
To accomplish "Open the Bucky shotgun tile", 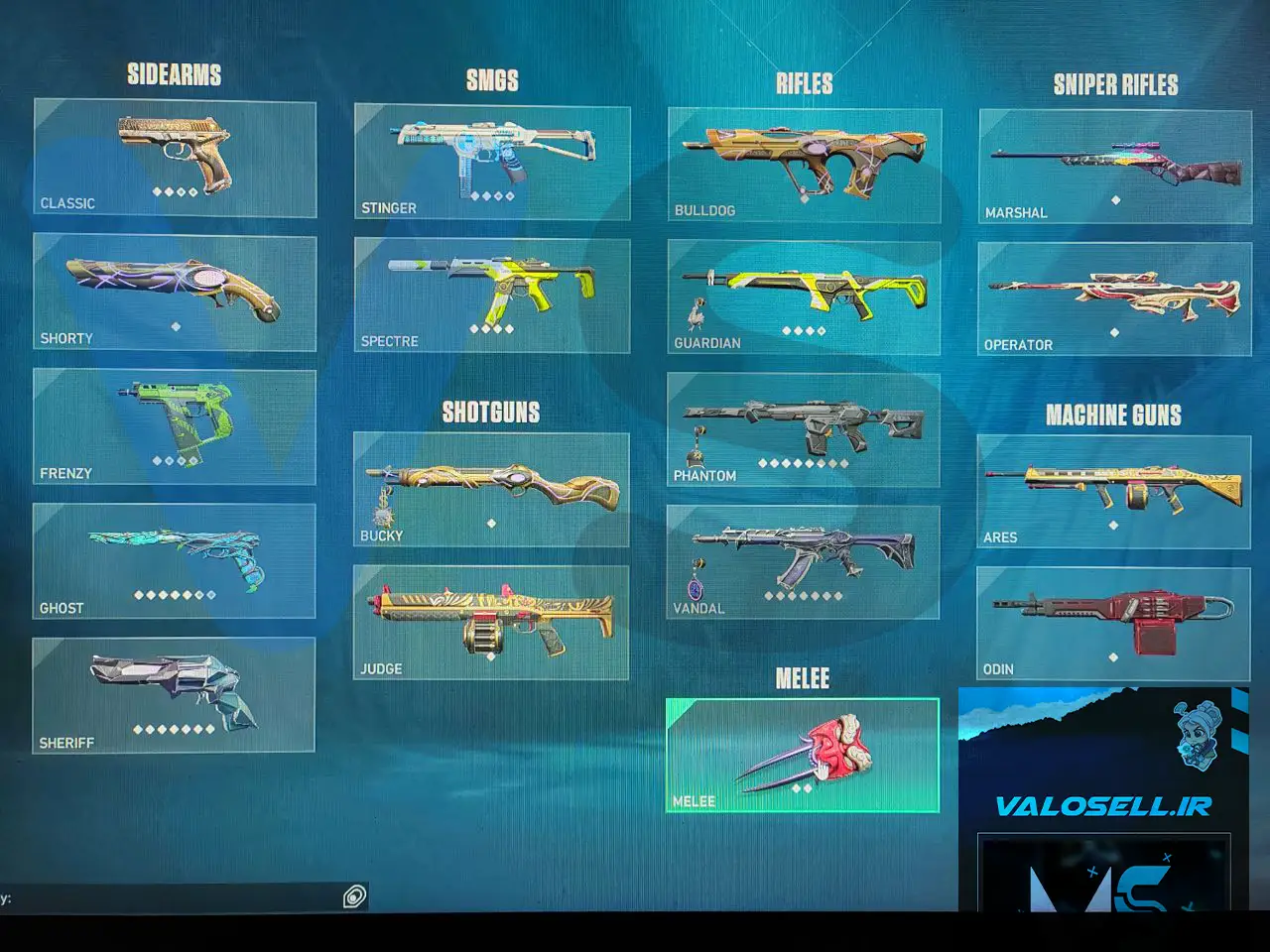I will pos(491,489).
